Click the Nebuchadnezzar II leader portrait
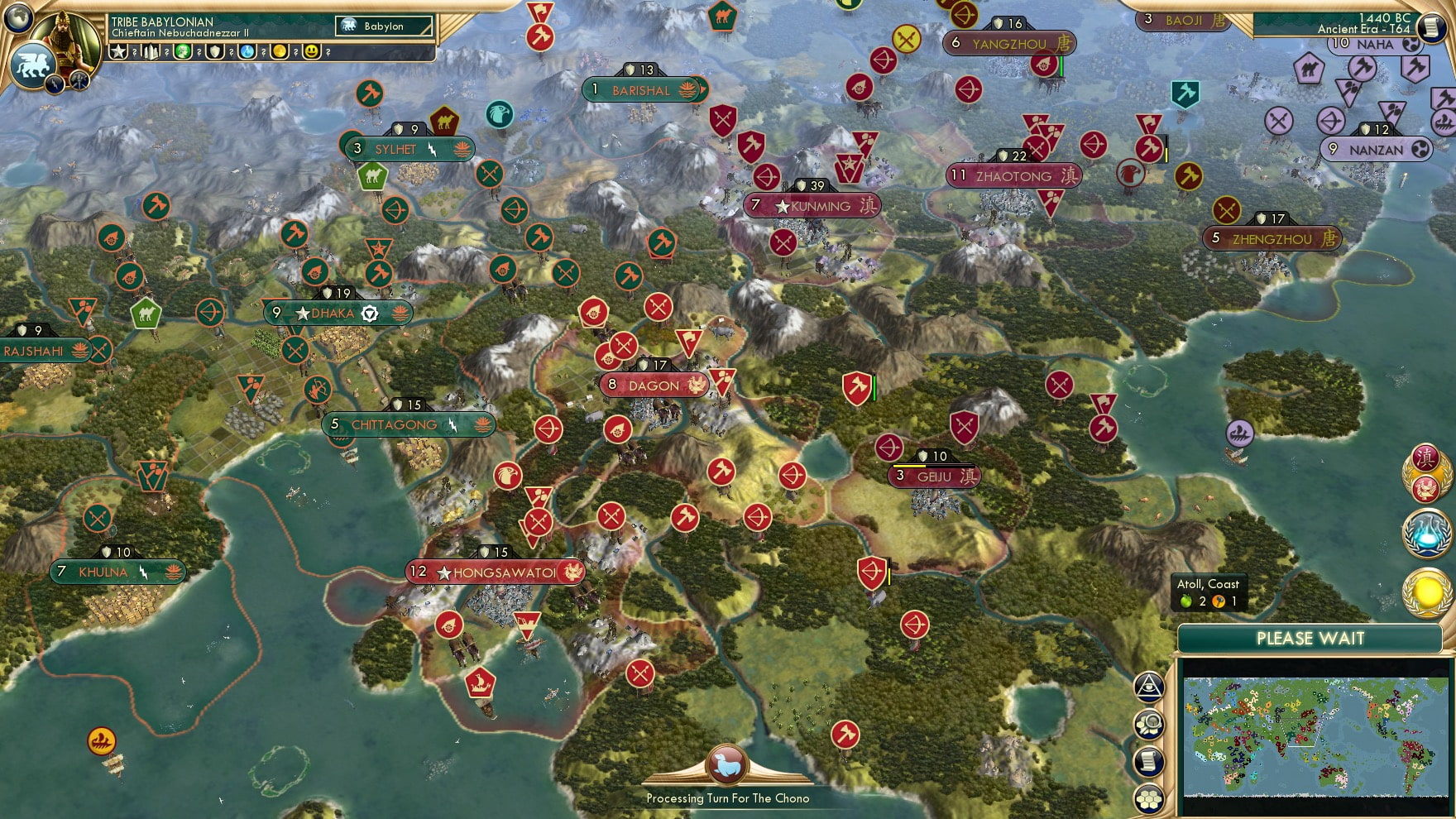This screenshot has width=1456, height=819. click(x=69, y=39)
